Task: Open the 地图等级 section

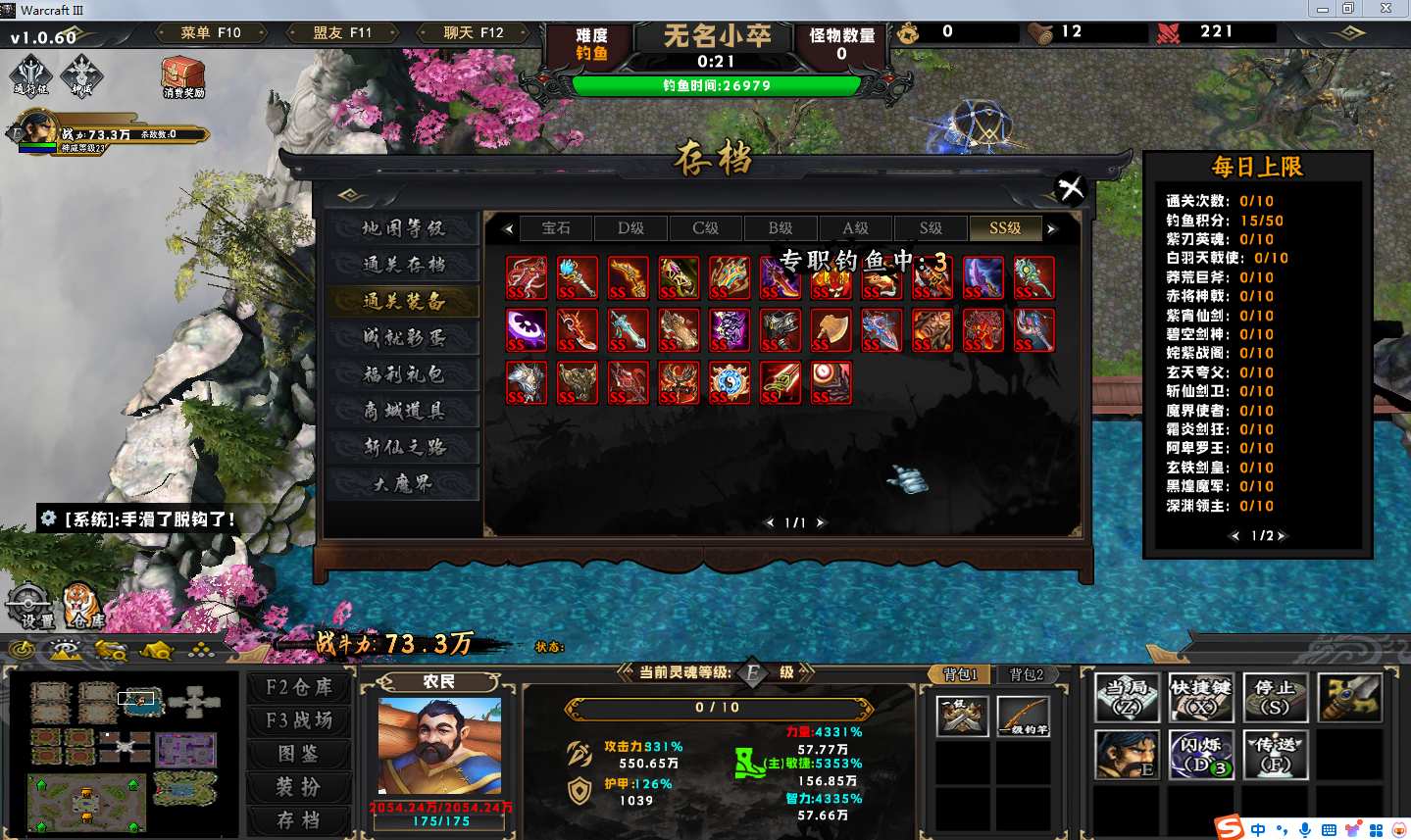Action: point(403,228)
